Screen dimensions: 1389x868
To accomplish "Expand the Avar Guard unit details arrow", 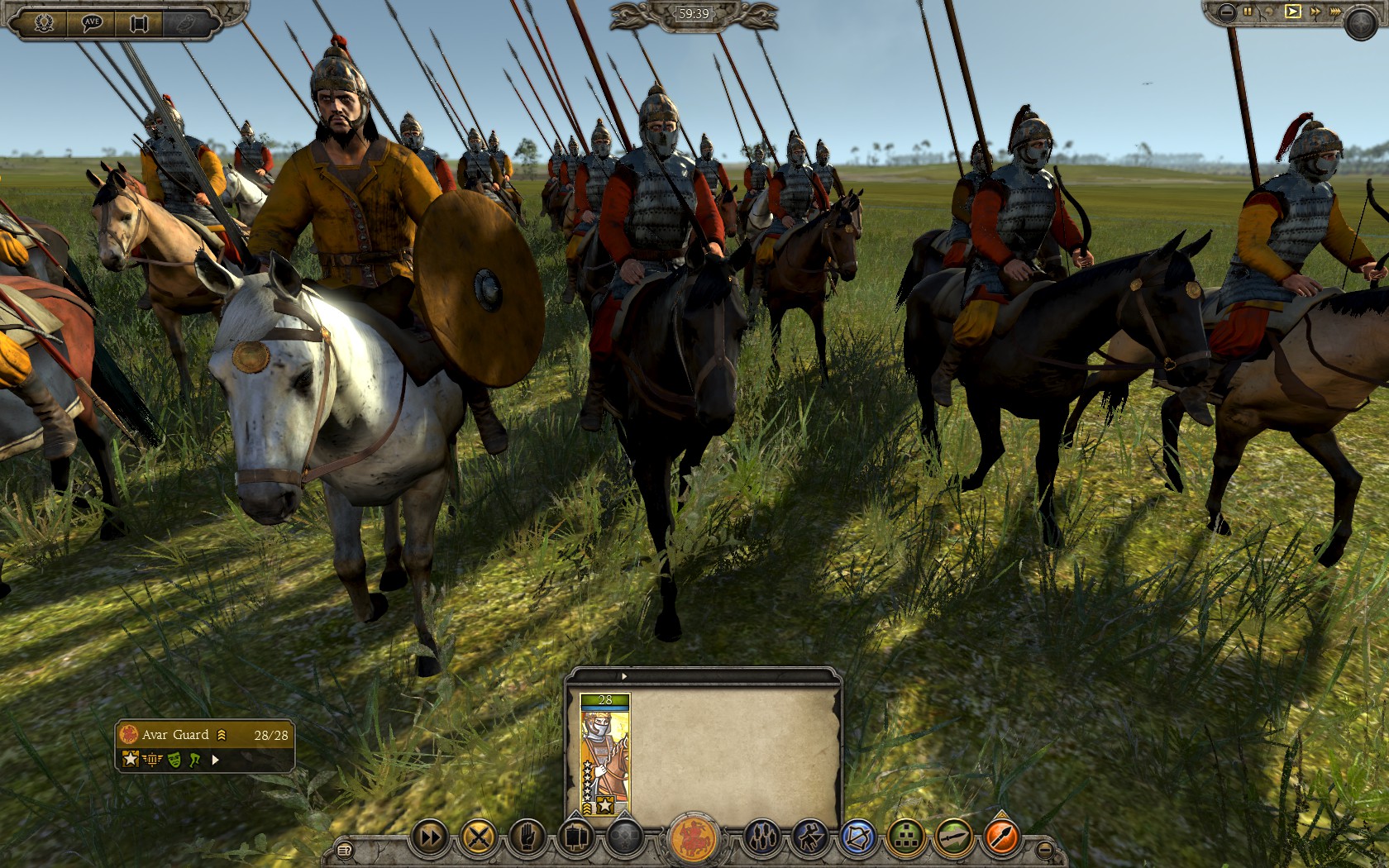I will pos(216,760).
